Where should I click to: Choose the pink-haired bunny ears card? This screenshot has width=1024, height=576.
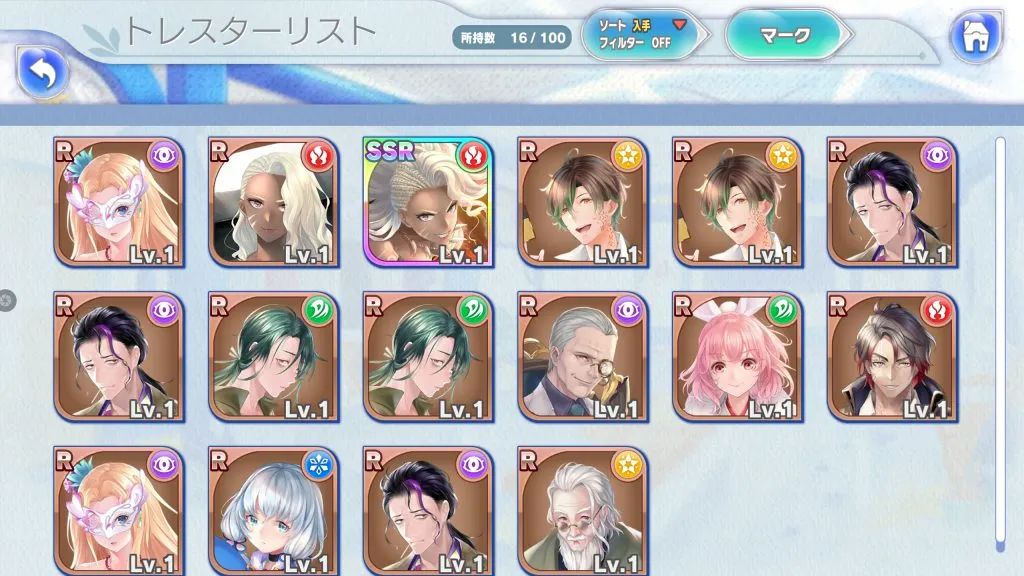pyautogui.click(x=737, y=356)
